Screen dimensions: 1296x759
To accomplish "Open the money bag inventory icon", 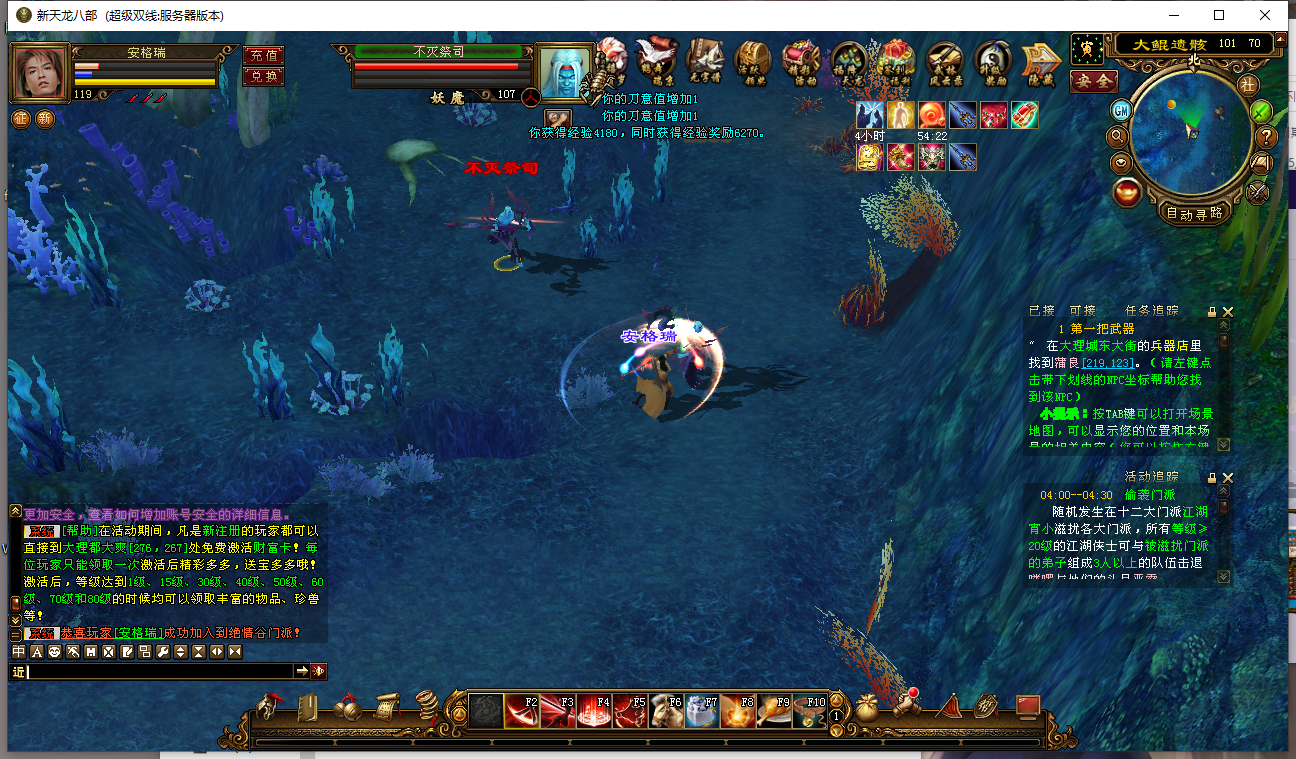I will [x=866, y=706].
